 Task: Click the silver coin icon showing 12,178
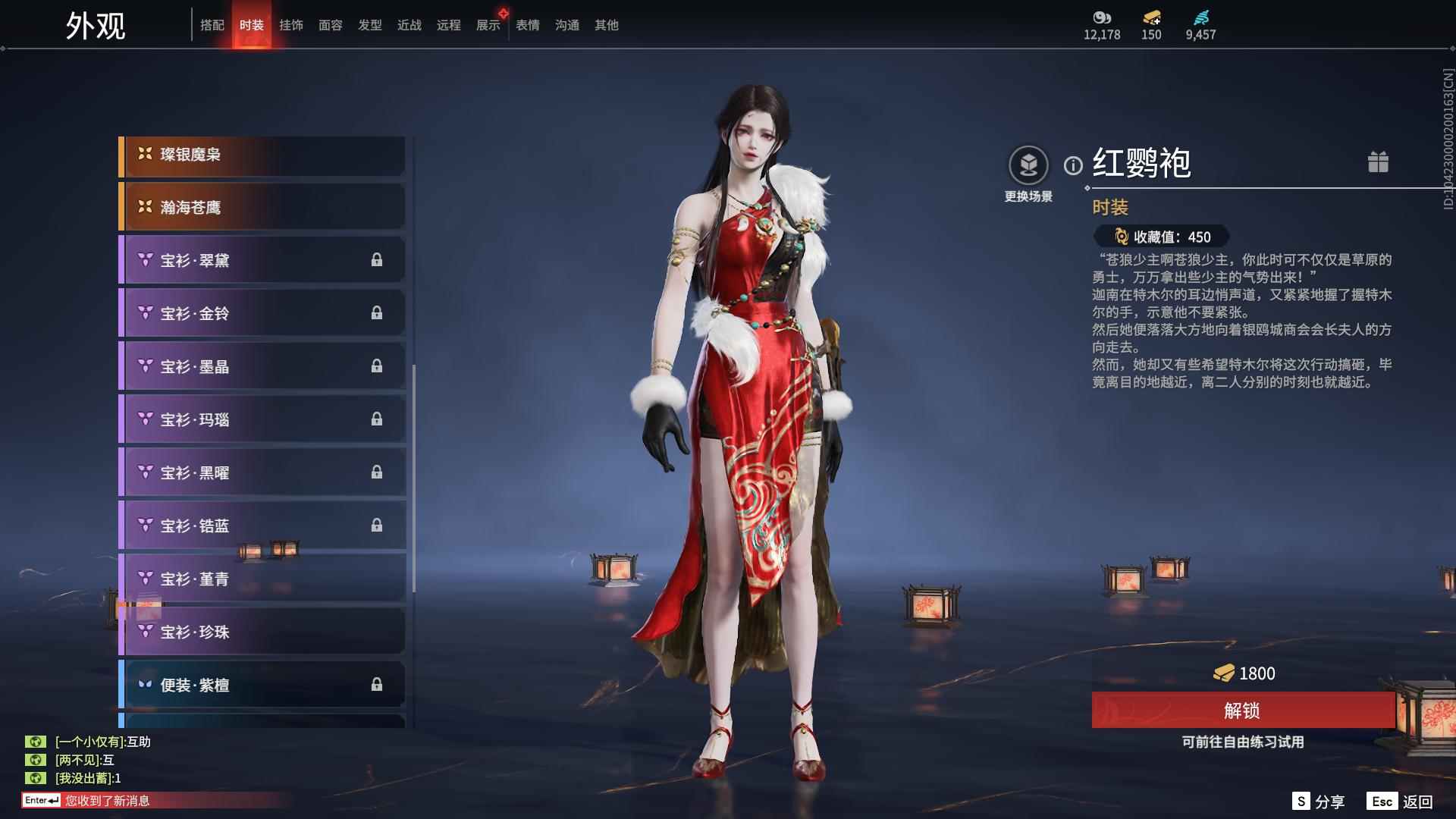1103,18
